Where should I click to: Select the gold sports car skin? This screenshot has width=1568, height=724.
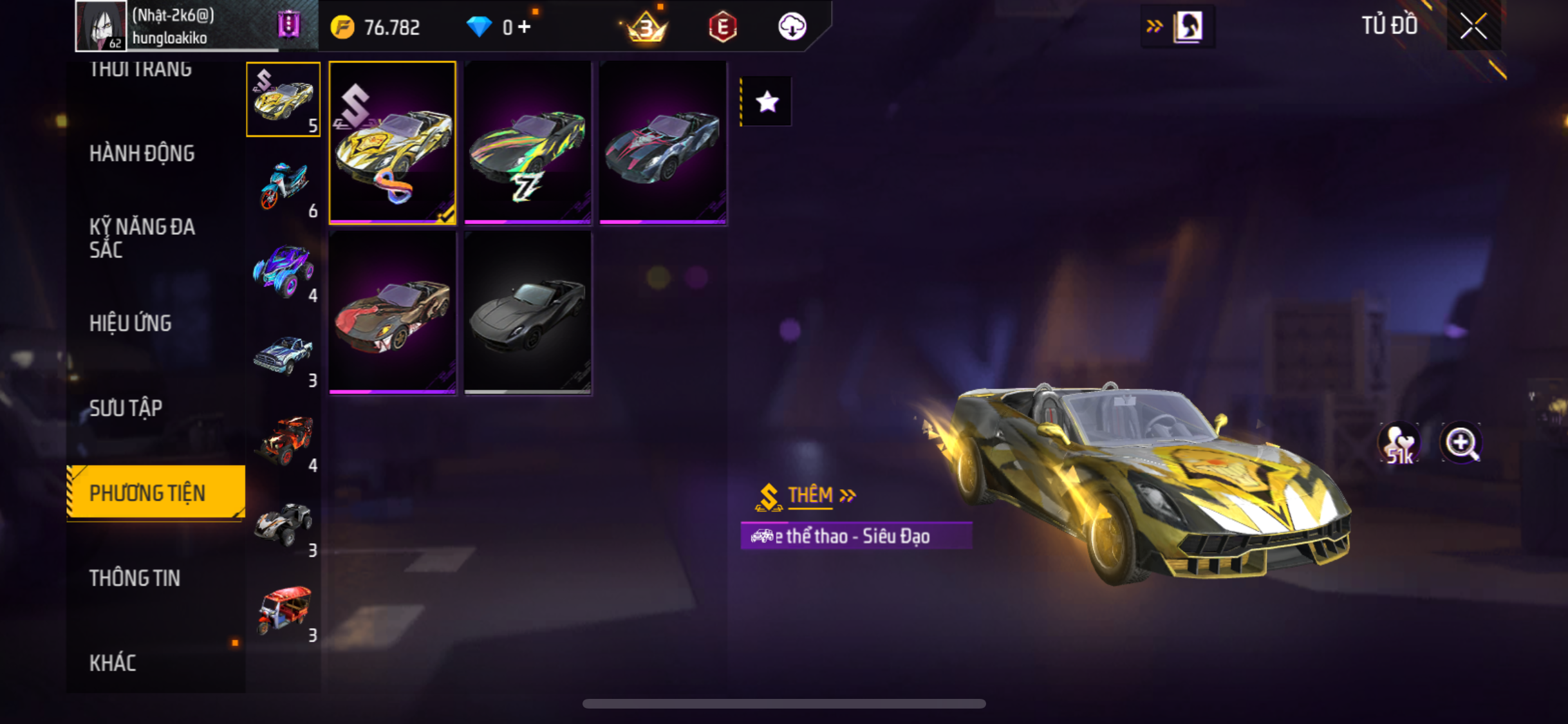point(392,143)
